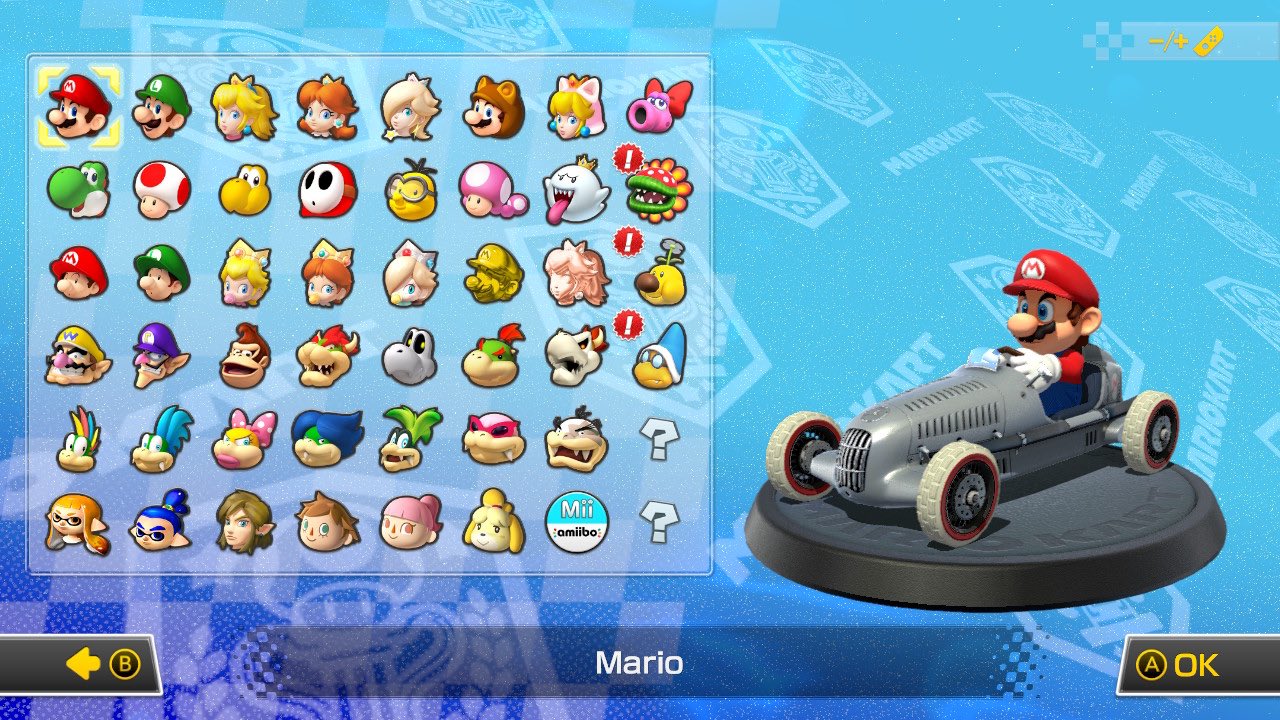This screenshot has height=720, width=1280.
Task: Choose Shy Guy as your character
Action: tap(328, 190)
